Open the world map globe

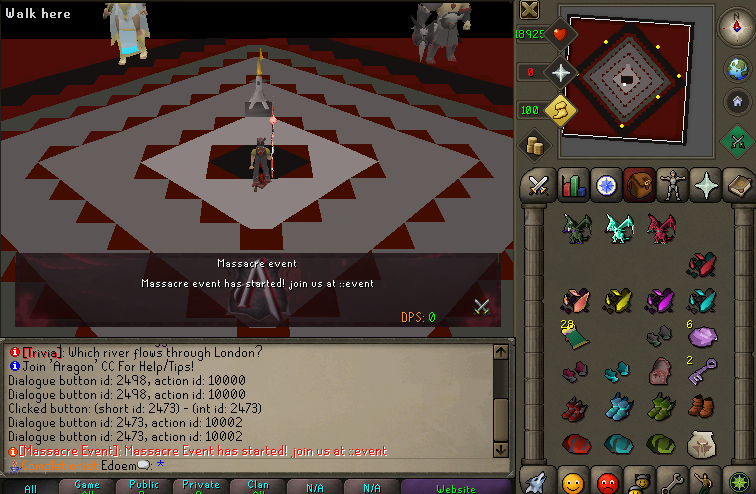click(738, 68)
